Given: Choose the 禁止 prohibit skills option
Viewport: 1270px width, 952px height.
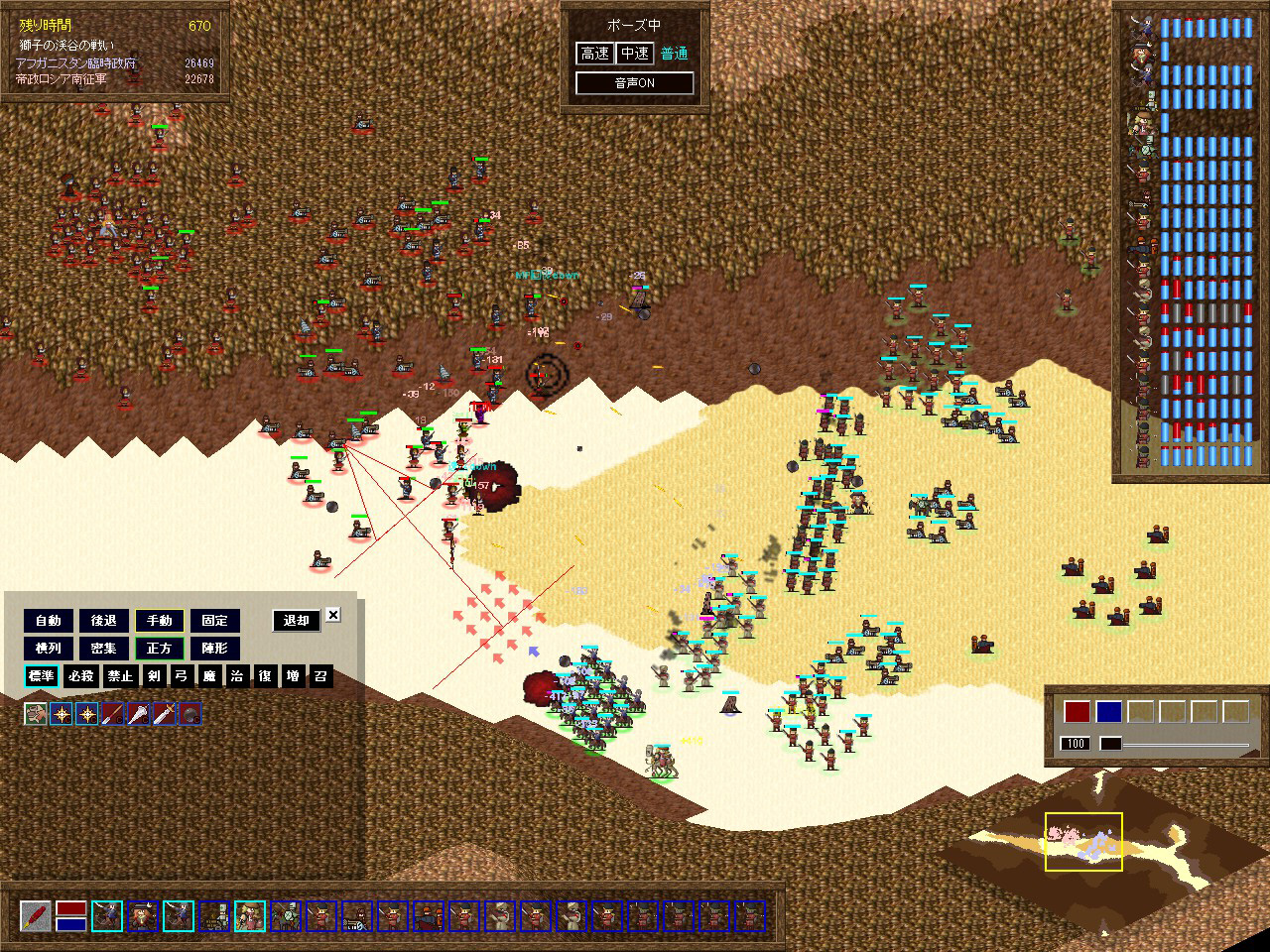Looking at the screenshot, I should coord(120,676).
